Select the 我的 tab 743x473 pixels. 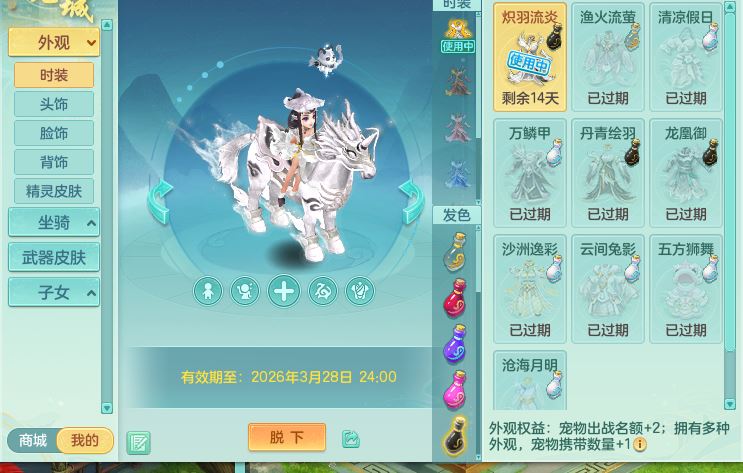pyautogui.click(x=85, y=440)
